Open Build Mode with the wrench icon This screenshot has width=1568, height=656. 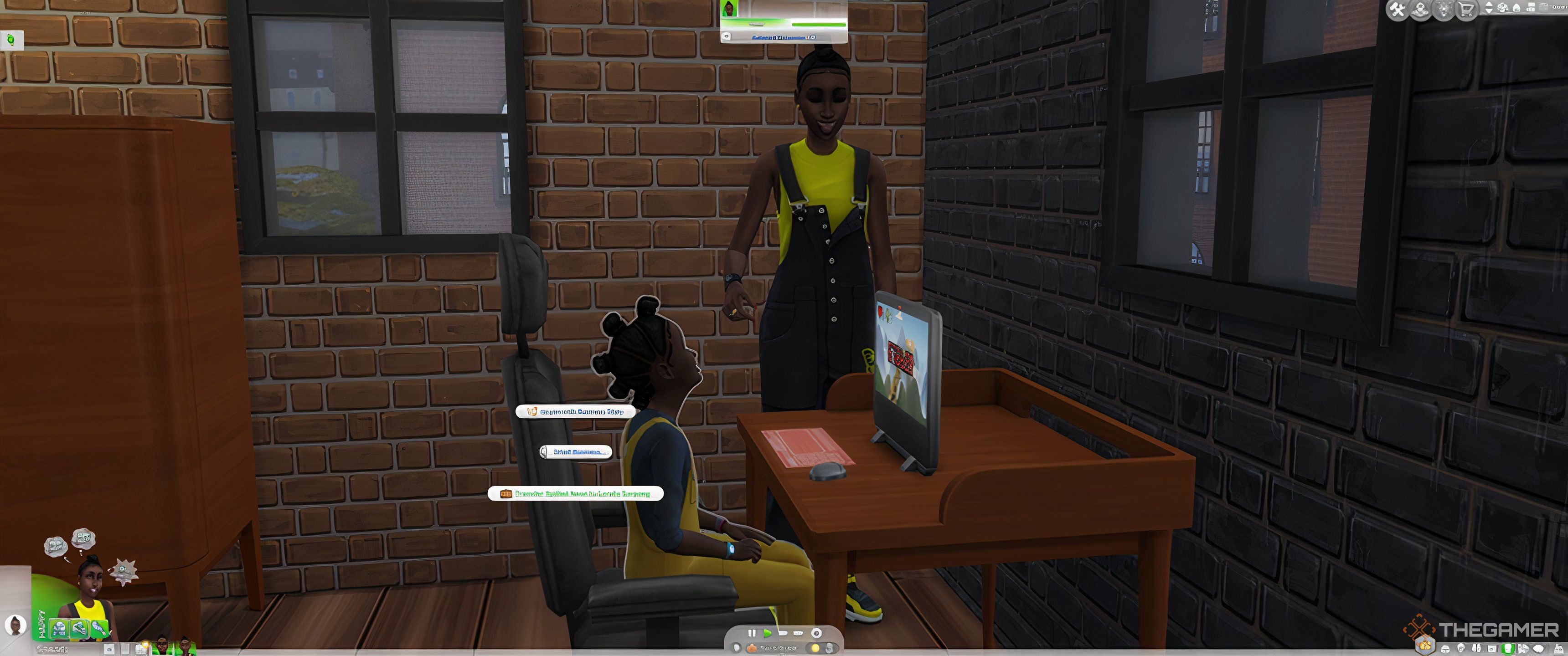[1397, 10]
